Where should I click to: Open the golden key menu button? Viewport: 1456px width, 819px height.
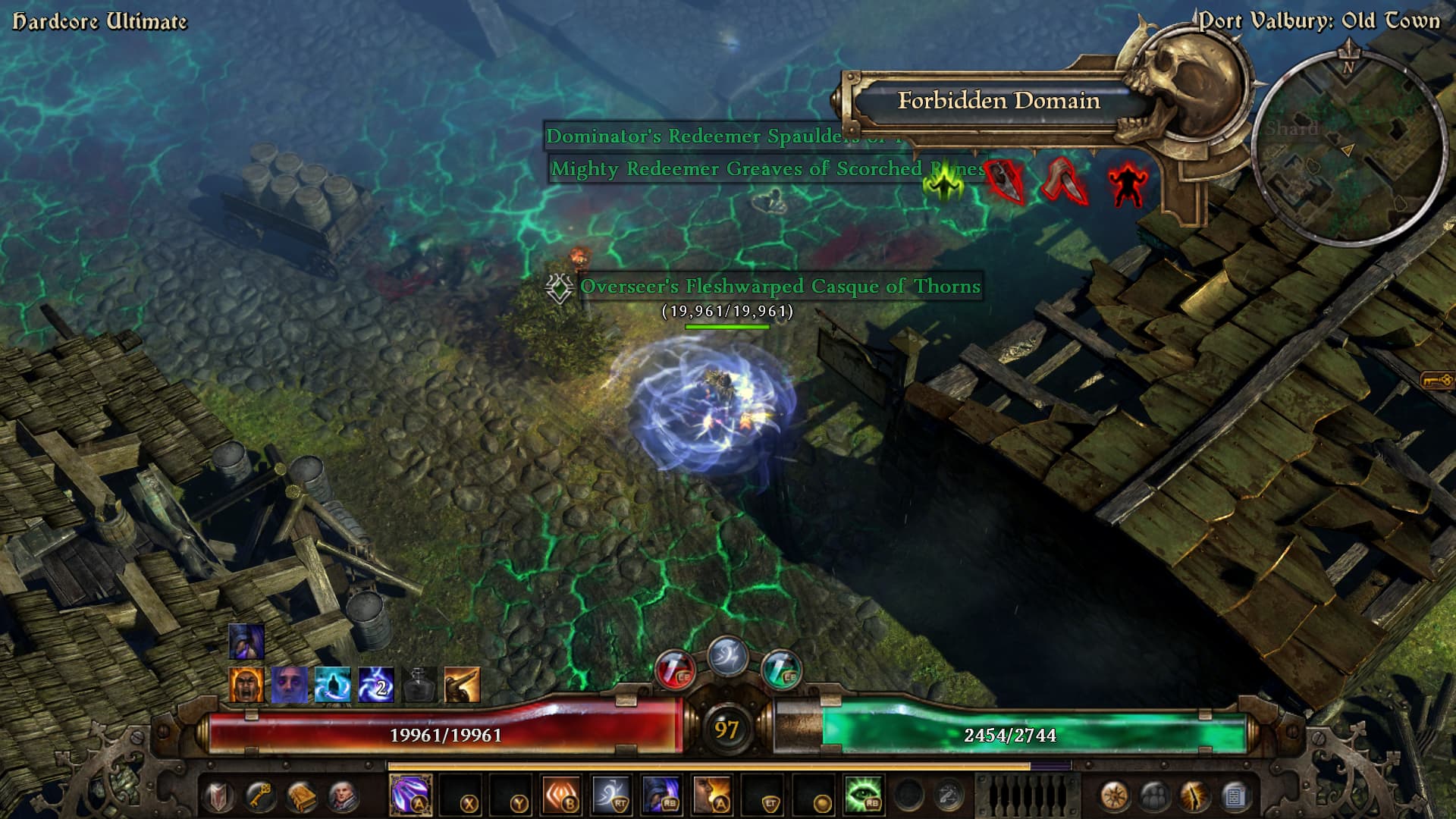coord(260,796)
